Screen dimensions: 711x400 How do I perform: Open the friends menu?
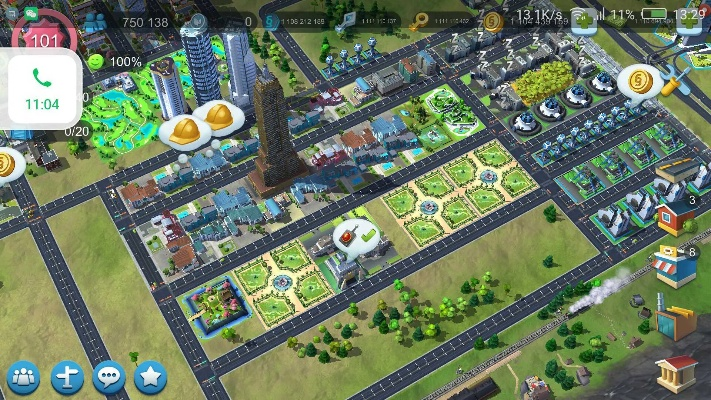pos(23,377)
